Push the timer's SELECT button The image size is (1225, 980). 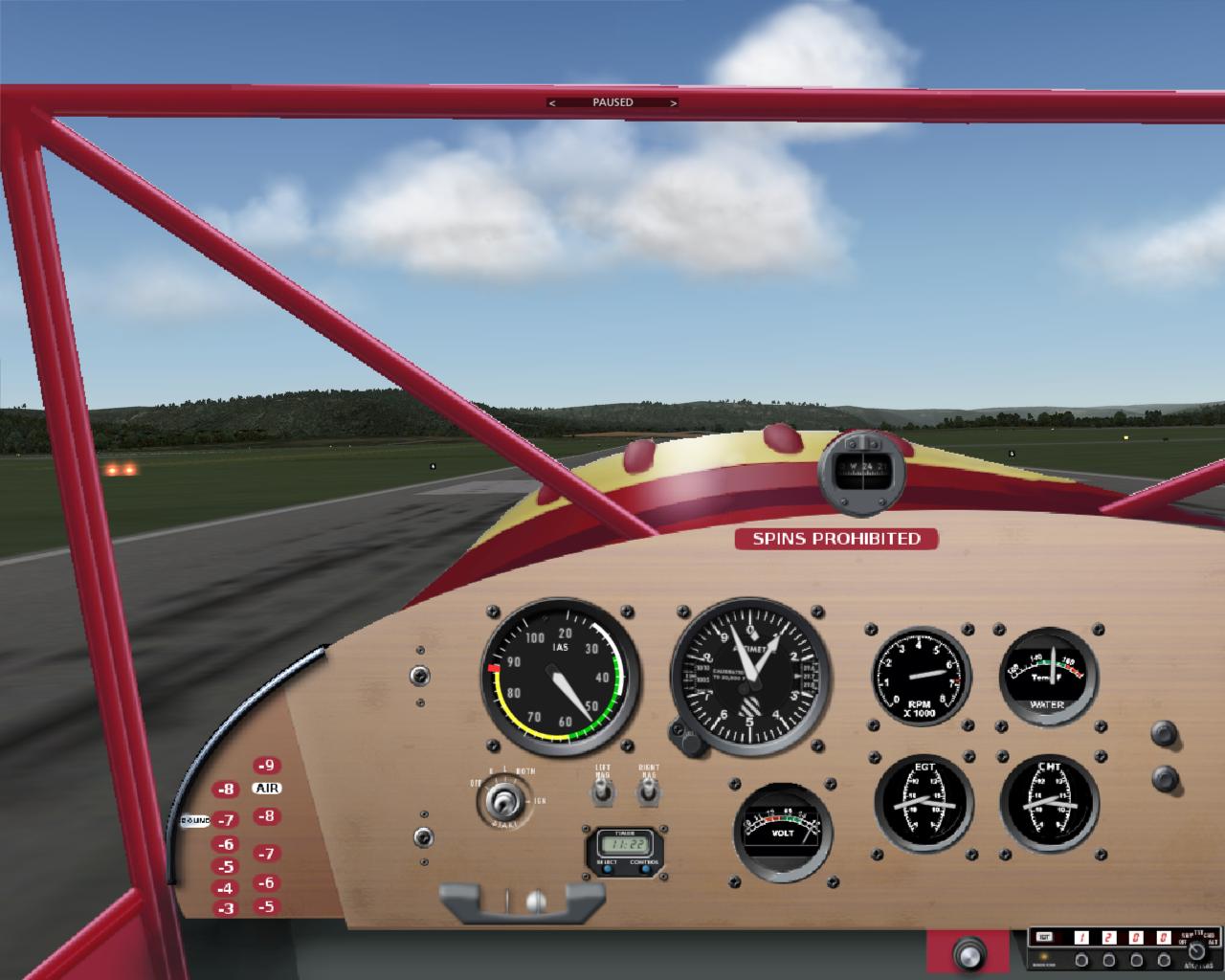point(607,870)
